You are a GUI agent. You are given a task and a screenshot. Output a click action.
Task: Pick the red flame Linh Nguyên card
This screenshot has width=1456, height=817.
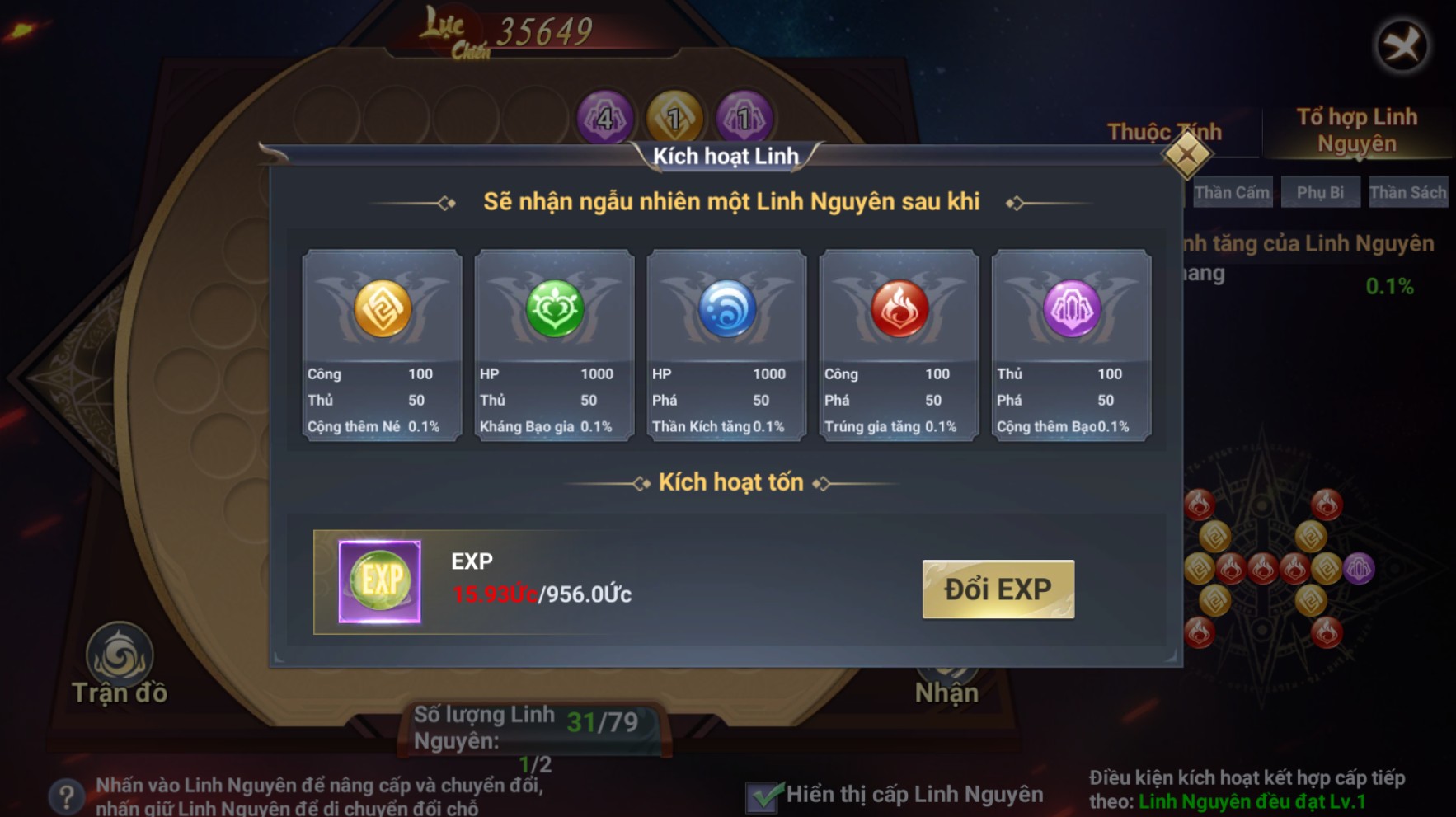pyautogui.click(x=899, y=345)
